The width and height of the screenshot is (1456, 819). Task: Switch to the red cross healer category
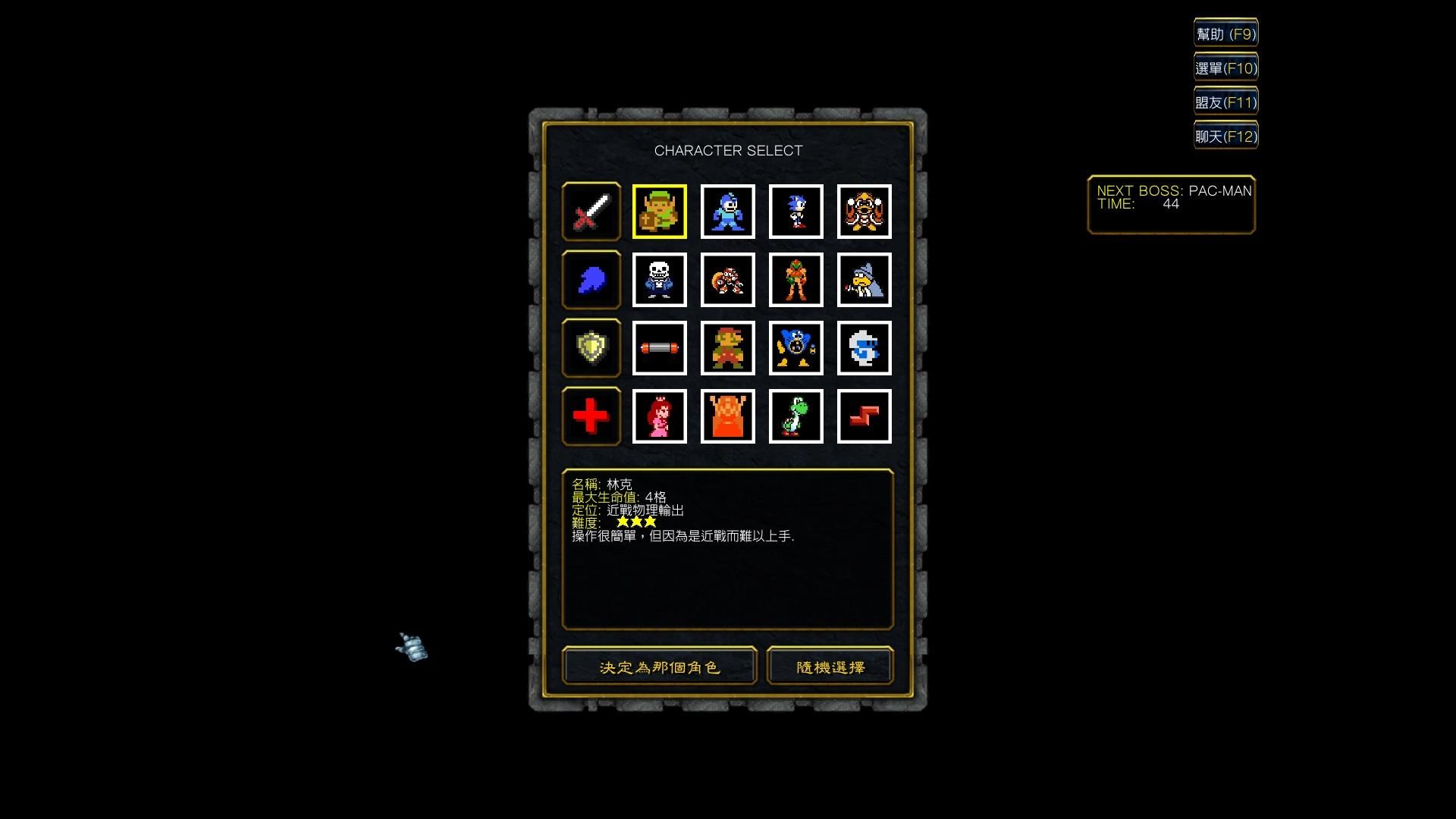pyautogui.click(x=591, y=416)
